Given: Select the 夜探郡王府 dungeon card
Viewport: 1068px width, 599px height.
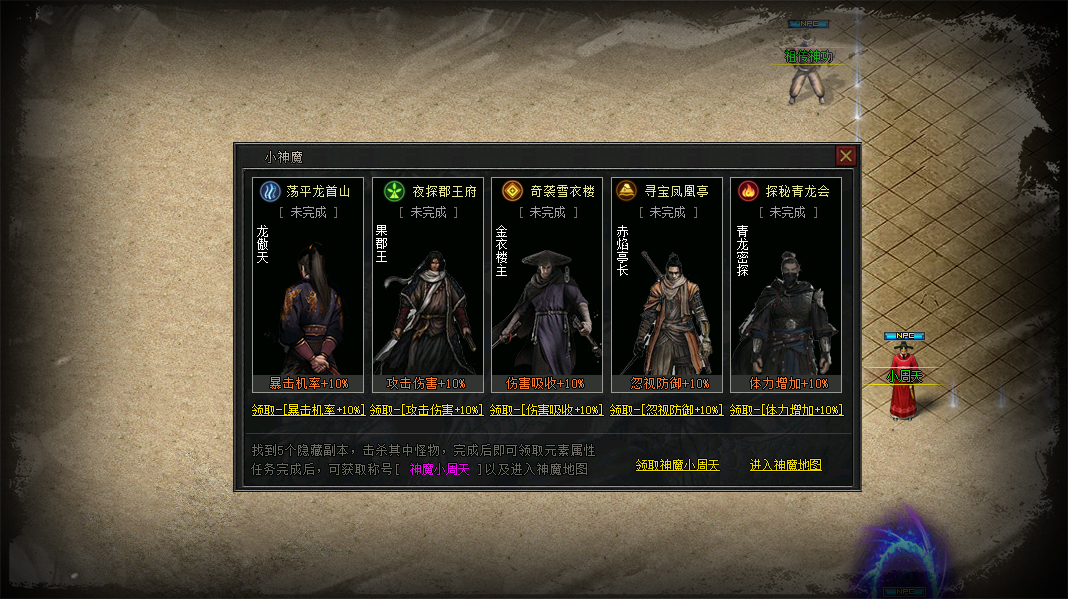Looking at the screenshot, I should click(x=428, y=285).
